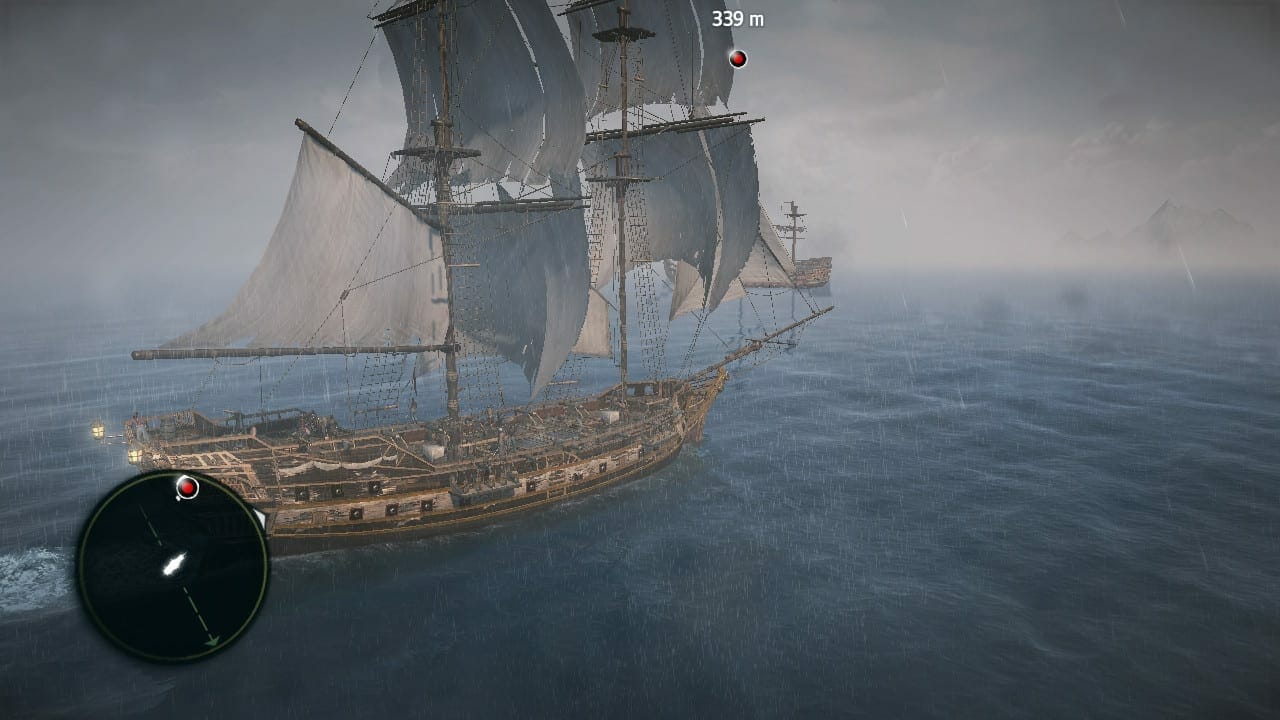The image size is (1280, 720).
Task: Select the red objective marker on minimap edge
Action: click(x=187, y=487)
